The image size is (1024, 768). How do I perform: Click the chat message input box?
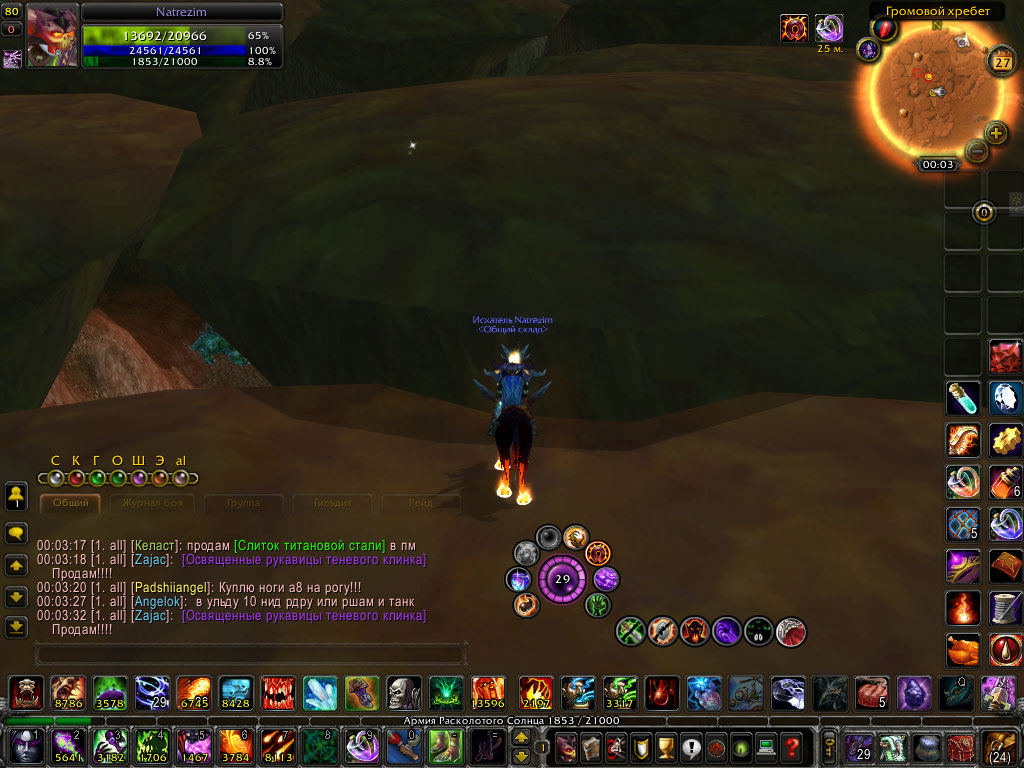click(250, 654)
